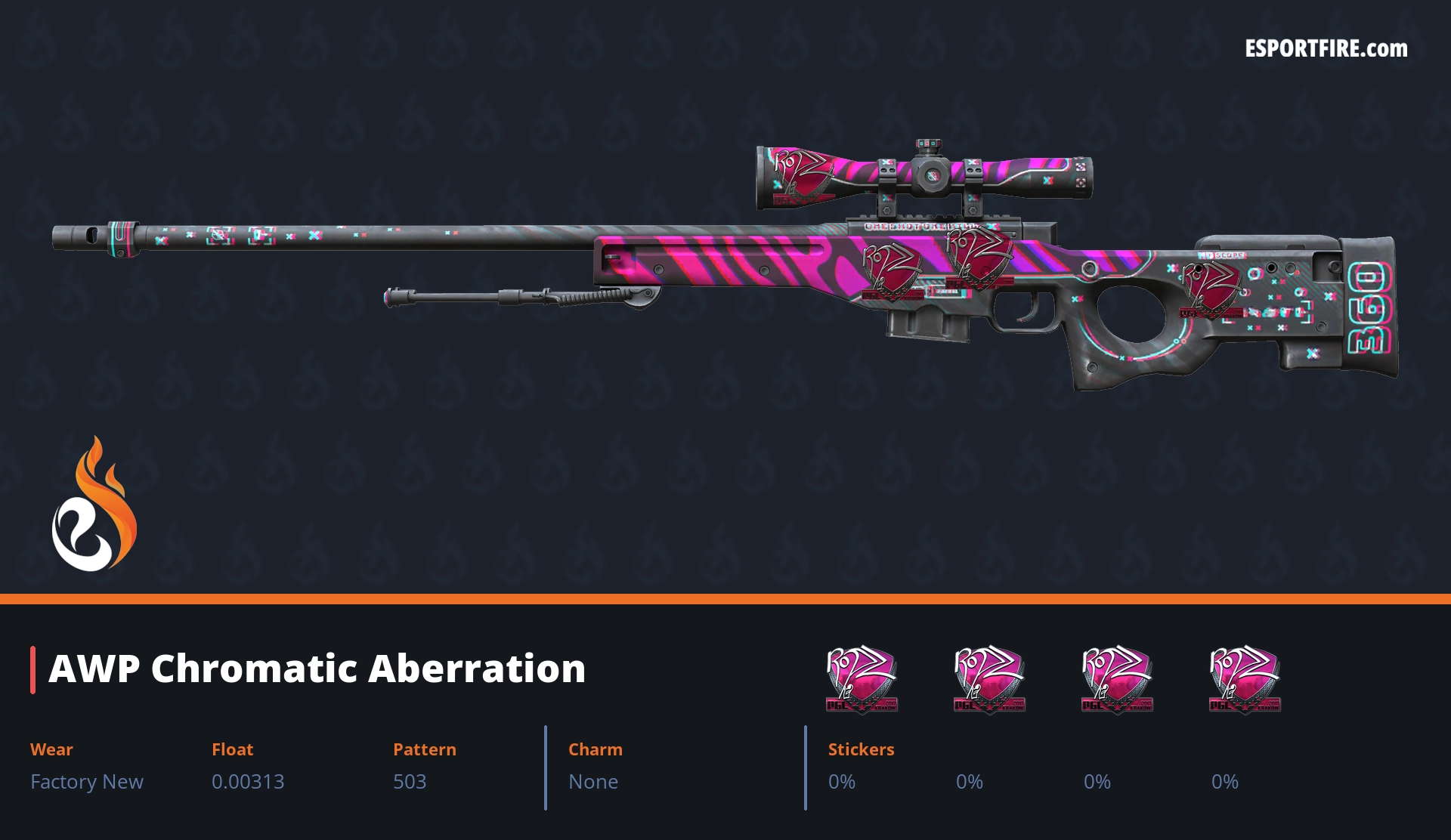
Task: Click the ESPORTFIRE flame logo
Action: (94, 505)
